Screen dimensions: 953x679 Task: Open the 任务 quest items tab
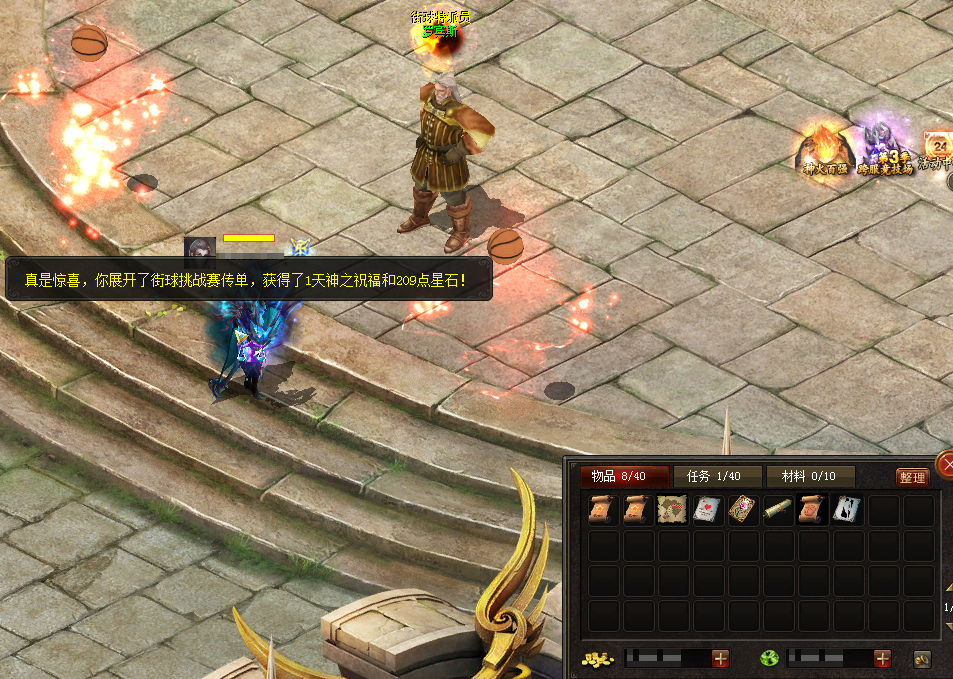coord(718,477)
